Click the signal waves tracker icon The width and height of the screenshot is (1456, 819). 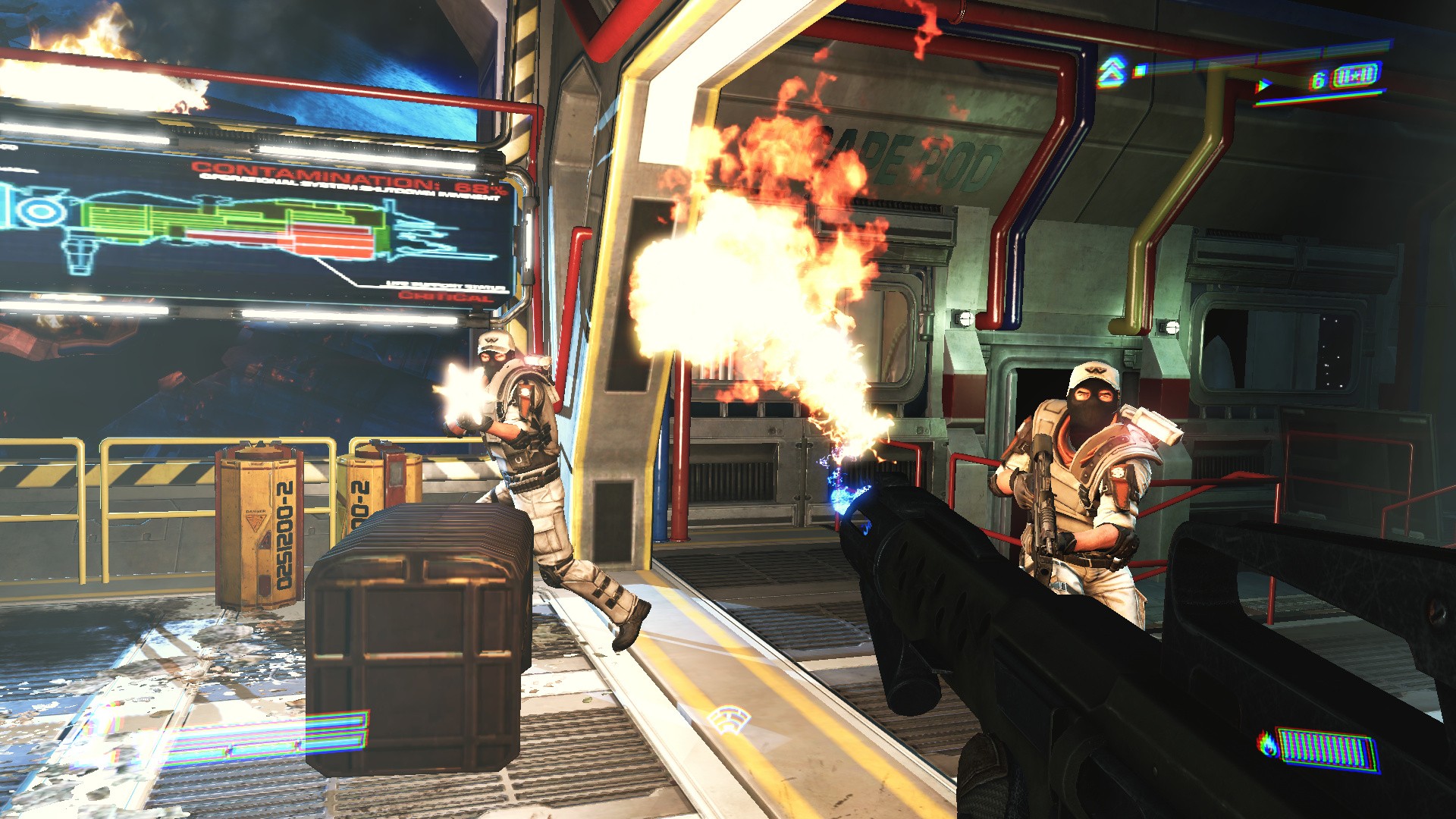click(729, 719)
